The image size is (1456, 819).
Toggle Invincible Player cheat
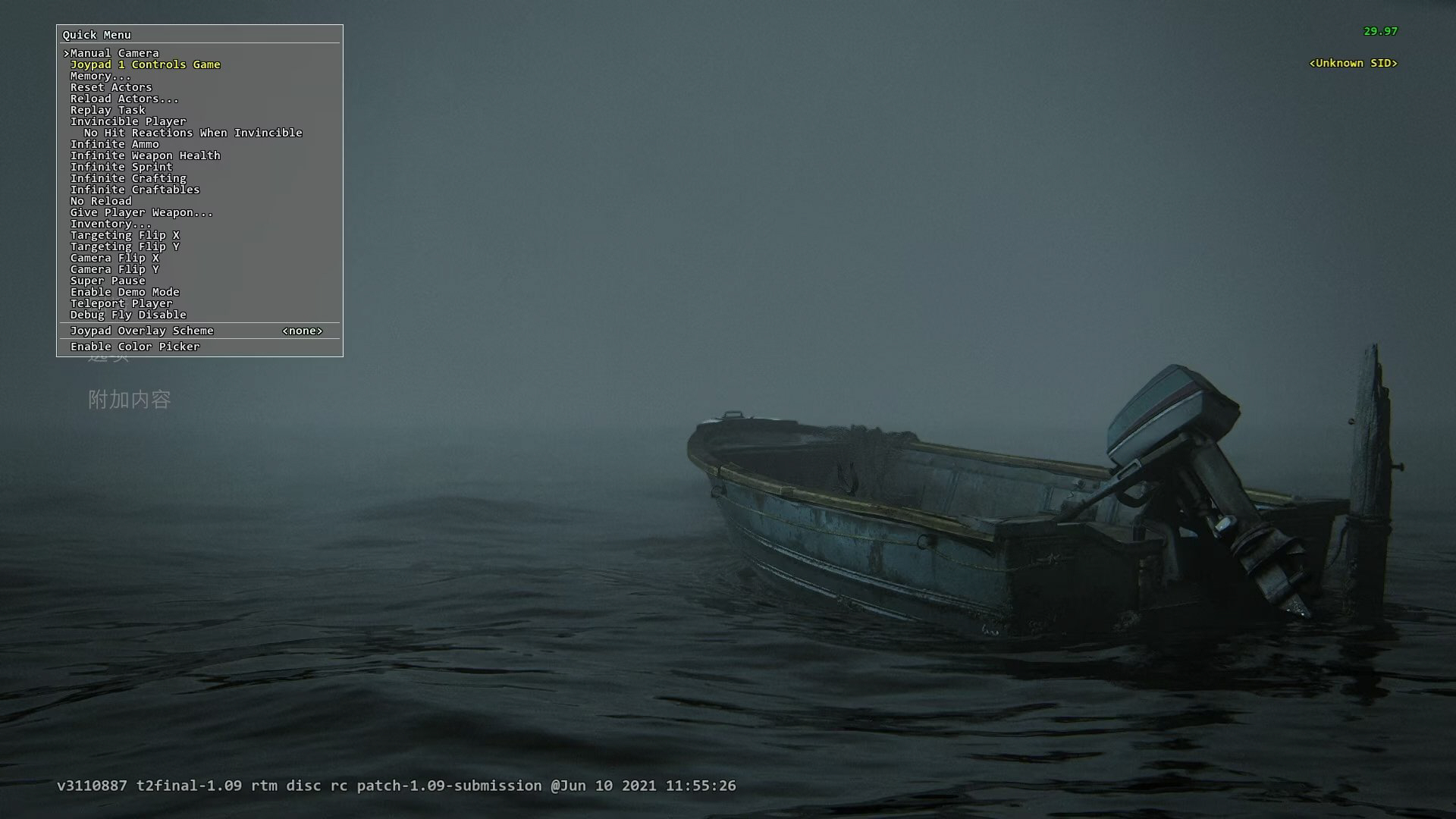tap(127, 121)
